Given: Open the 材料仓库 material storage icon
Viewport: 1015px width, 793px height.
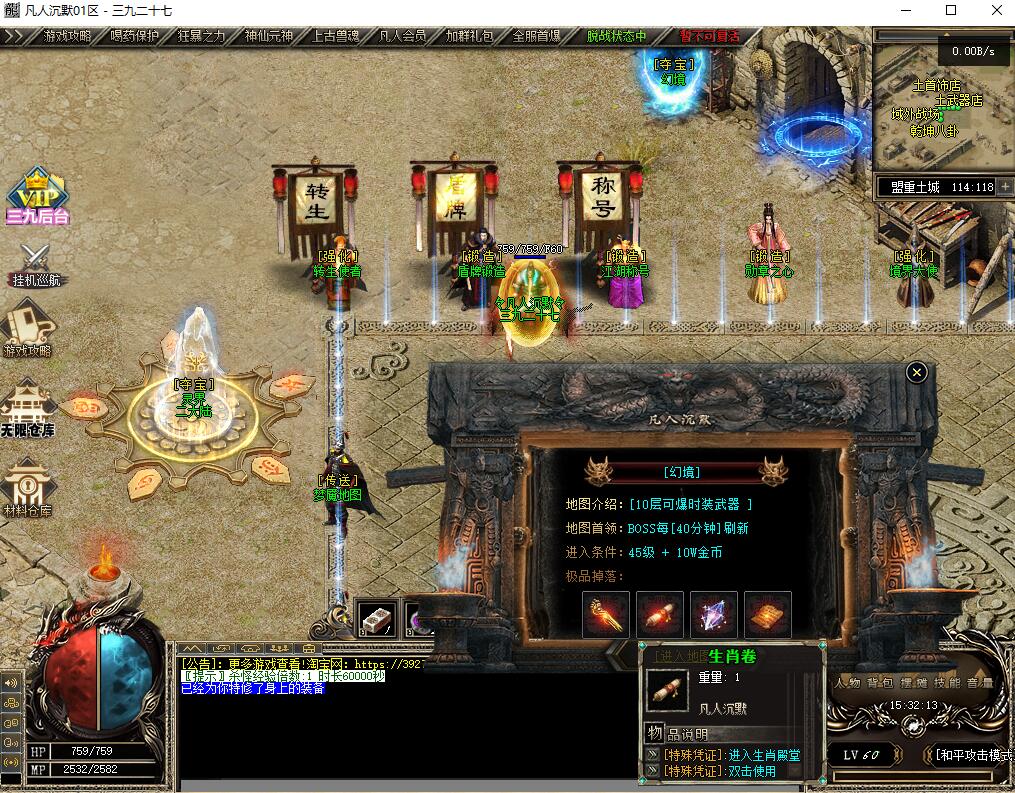Looking at the screenshot, I should point(28,488).
